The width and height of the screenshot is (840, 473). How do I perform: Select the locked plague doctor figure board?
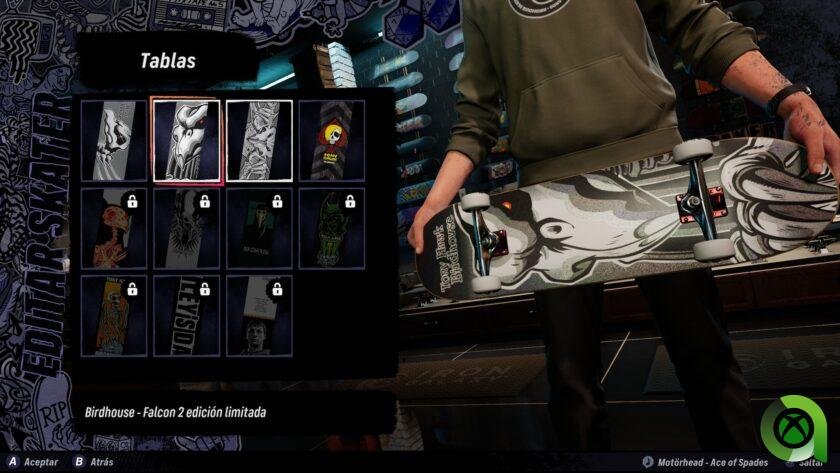pos(259,228)
